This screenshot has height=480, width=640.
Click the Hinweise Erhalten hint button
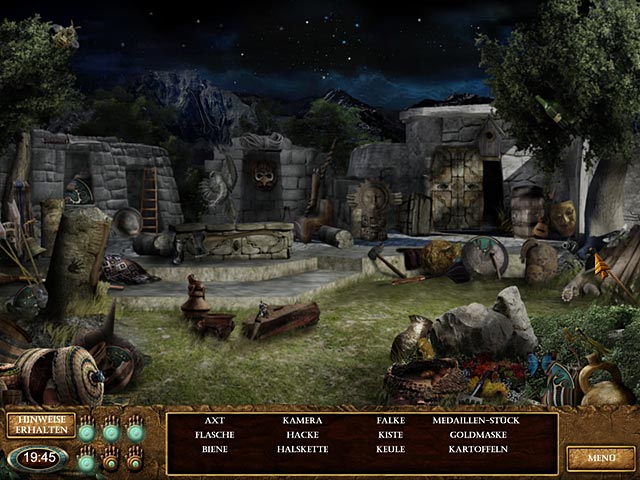(40, 424)
